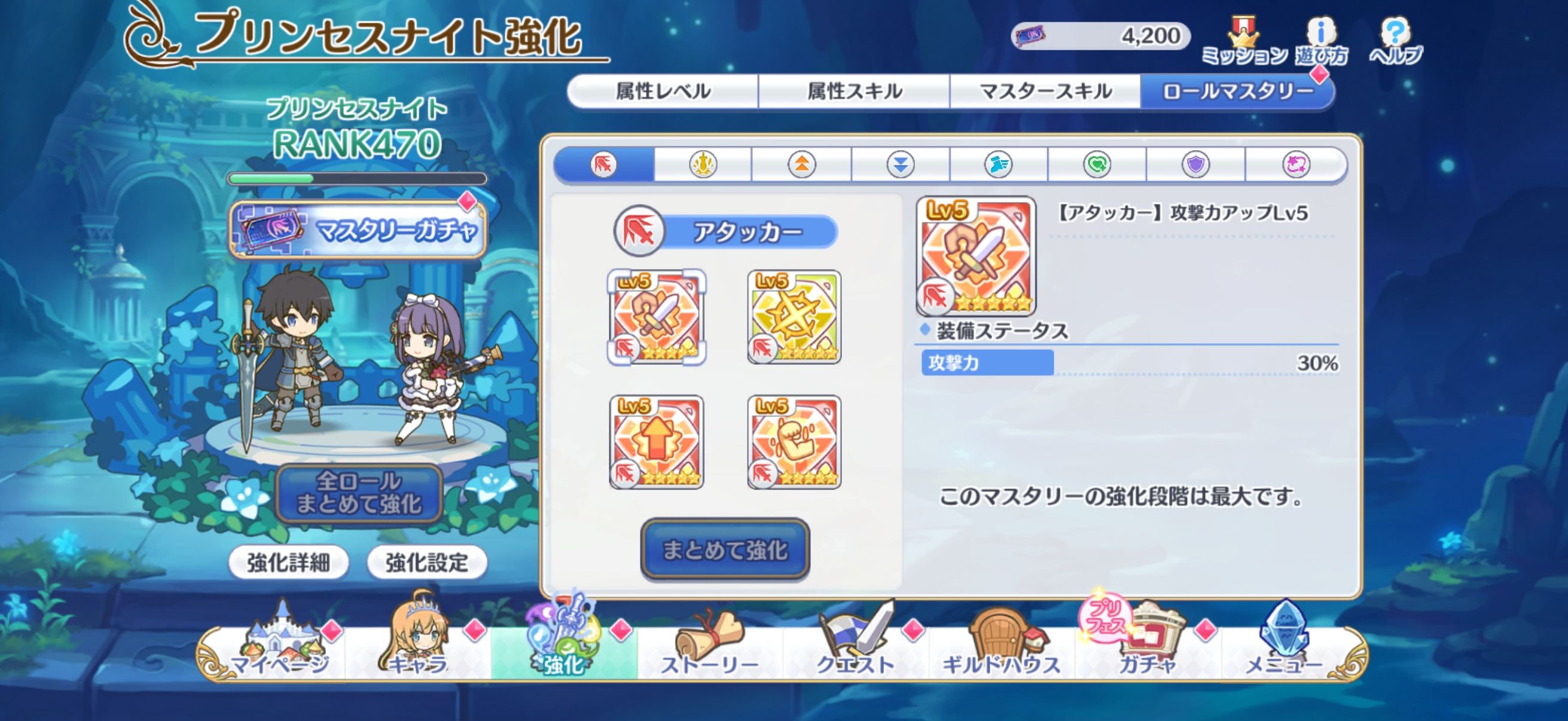
Task: Select the マスタースキル tab
Action: pos(1045,91)
